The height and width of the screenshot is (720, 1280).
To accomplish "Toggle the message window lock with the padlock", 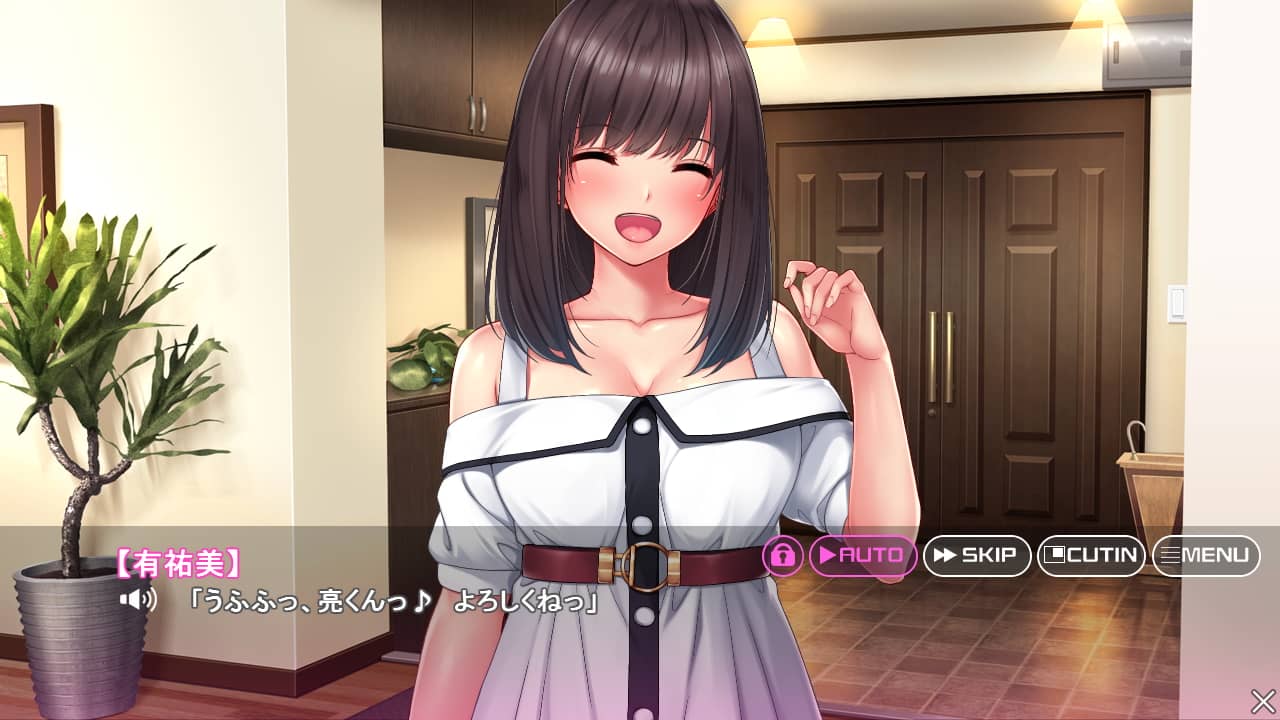I will click(x=785, y=556).
